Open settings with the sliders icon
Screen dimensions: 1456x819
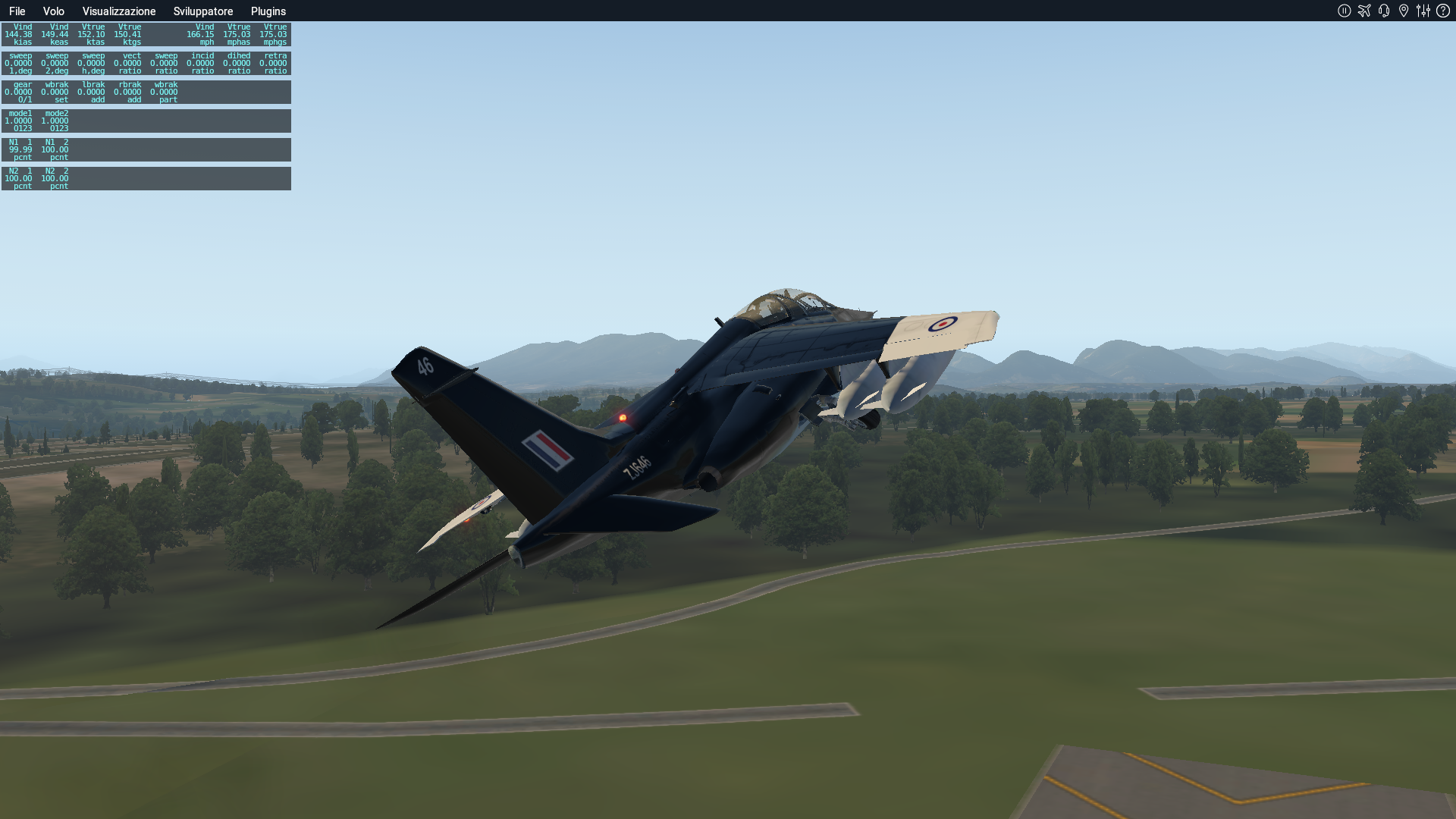pos(1423,11)
